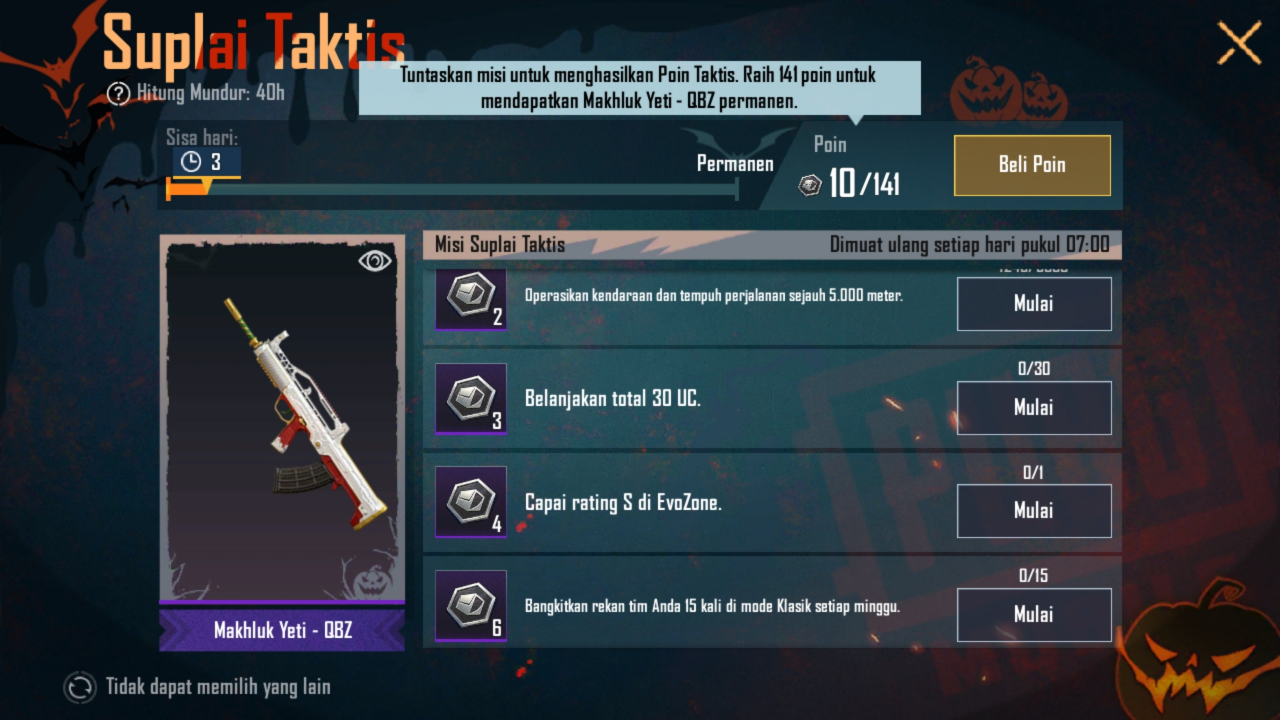Select the mission 6 medal icon
This screenshot has height=720, width=1280.
click(470, 607)
